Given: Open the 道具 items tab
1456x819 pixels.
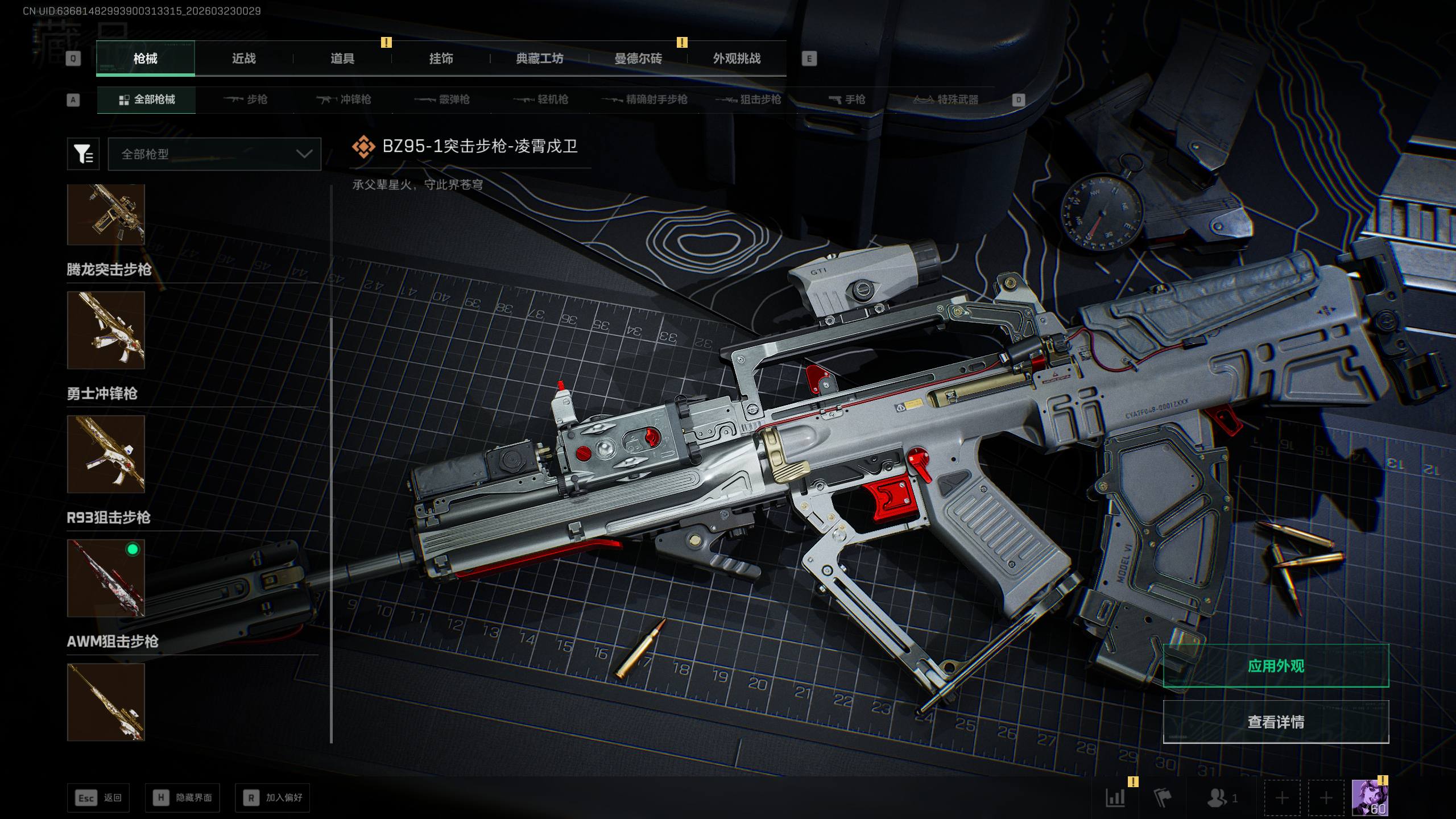Looking at the screenshot, I should click(342, 59).
